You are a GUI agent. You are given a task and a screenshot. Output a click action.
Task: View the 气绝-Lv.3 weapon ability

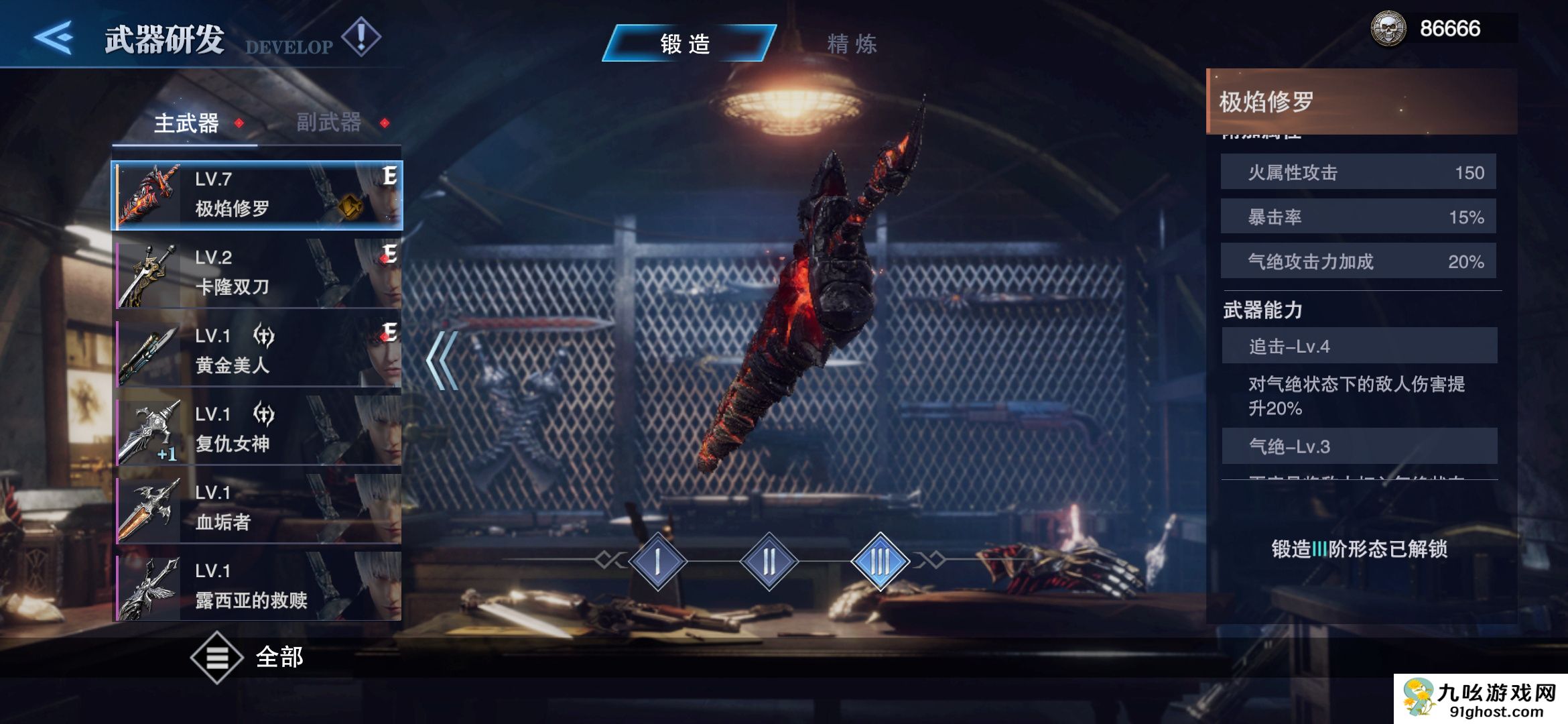pyautogui.click(x=1359, y=446)
